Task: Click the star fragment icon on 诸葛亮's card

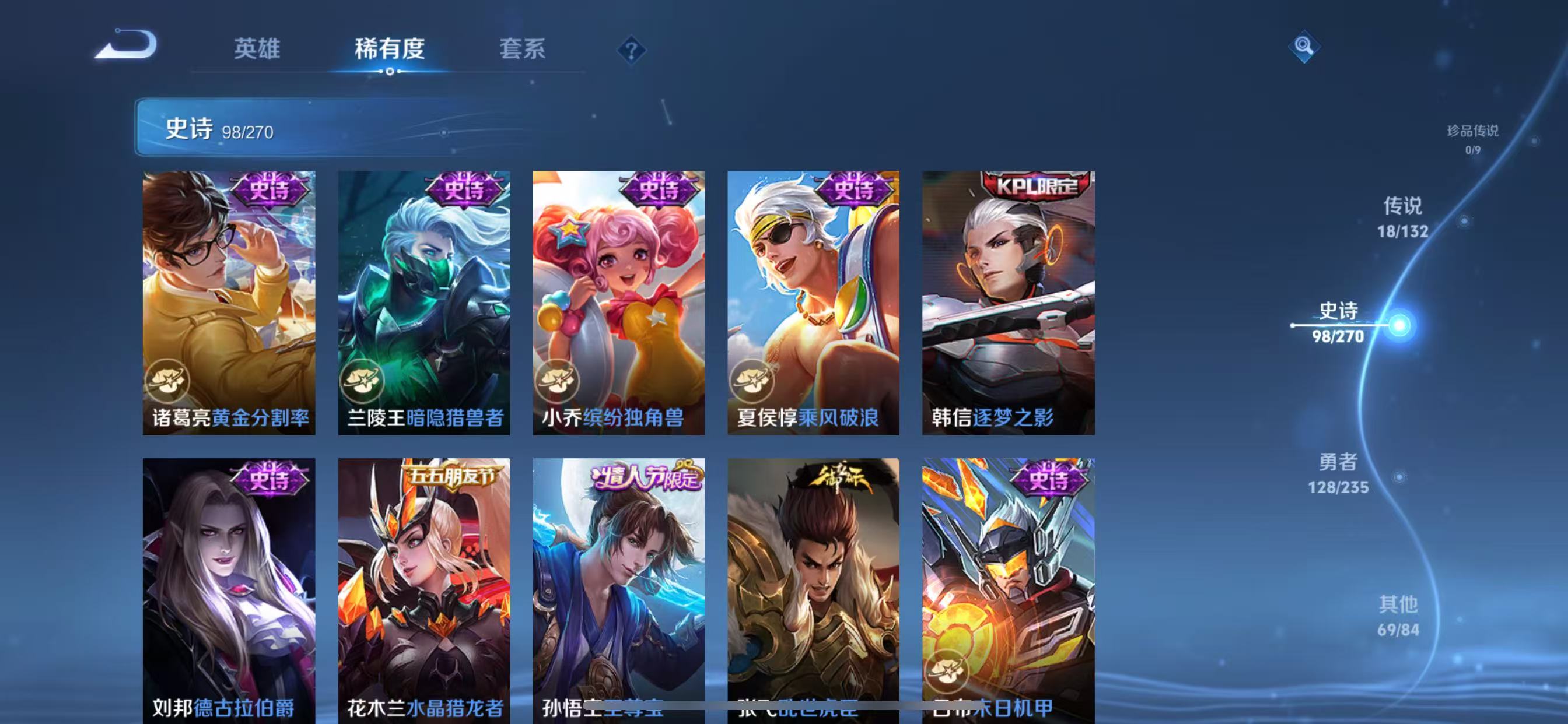Action: 170,381
